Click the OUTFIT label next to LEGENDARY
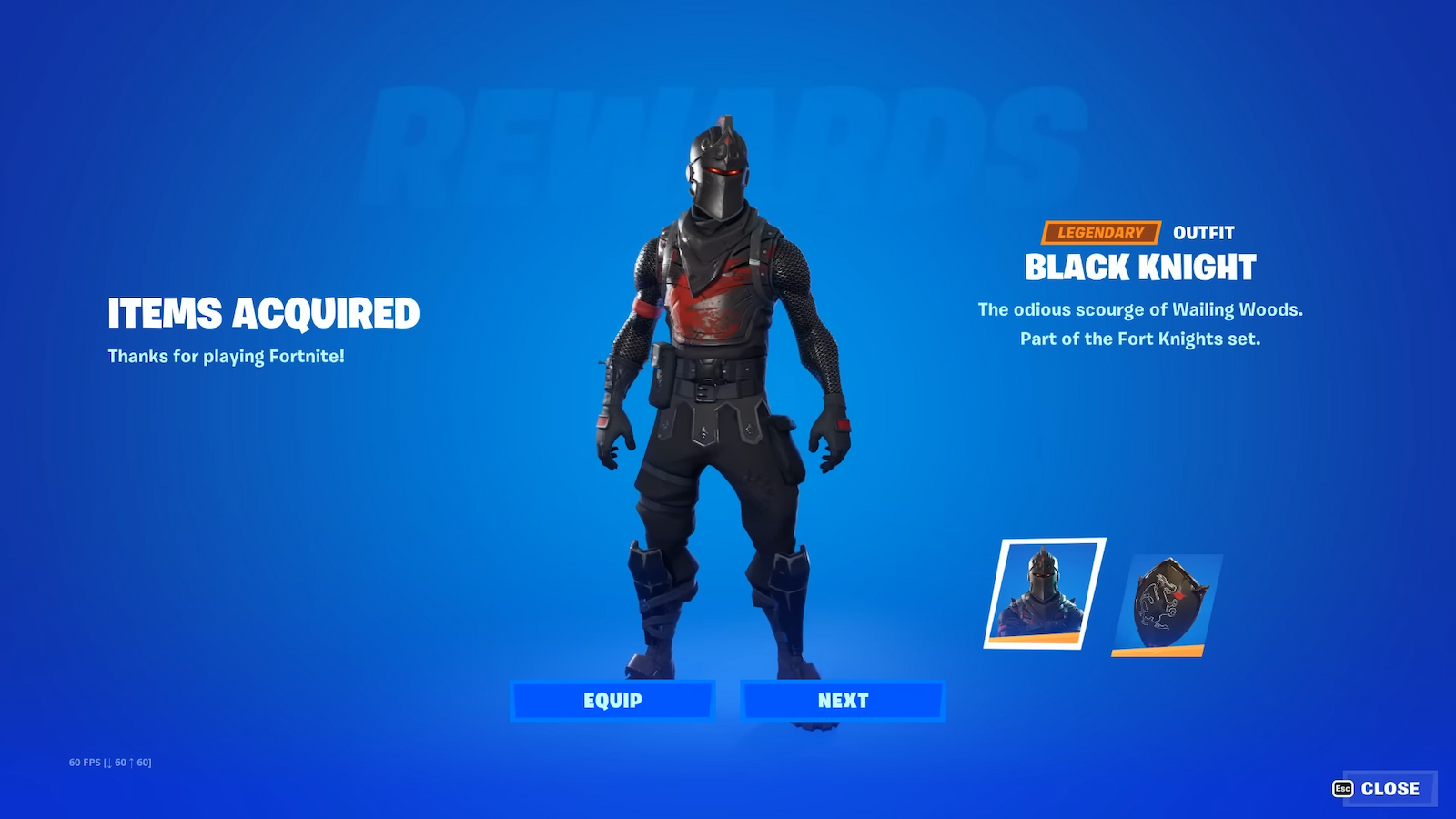Image resolution: width=1456 pixels, height=819 pixels. 1203,232
